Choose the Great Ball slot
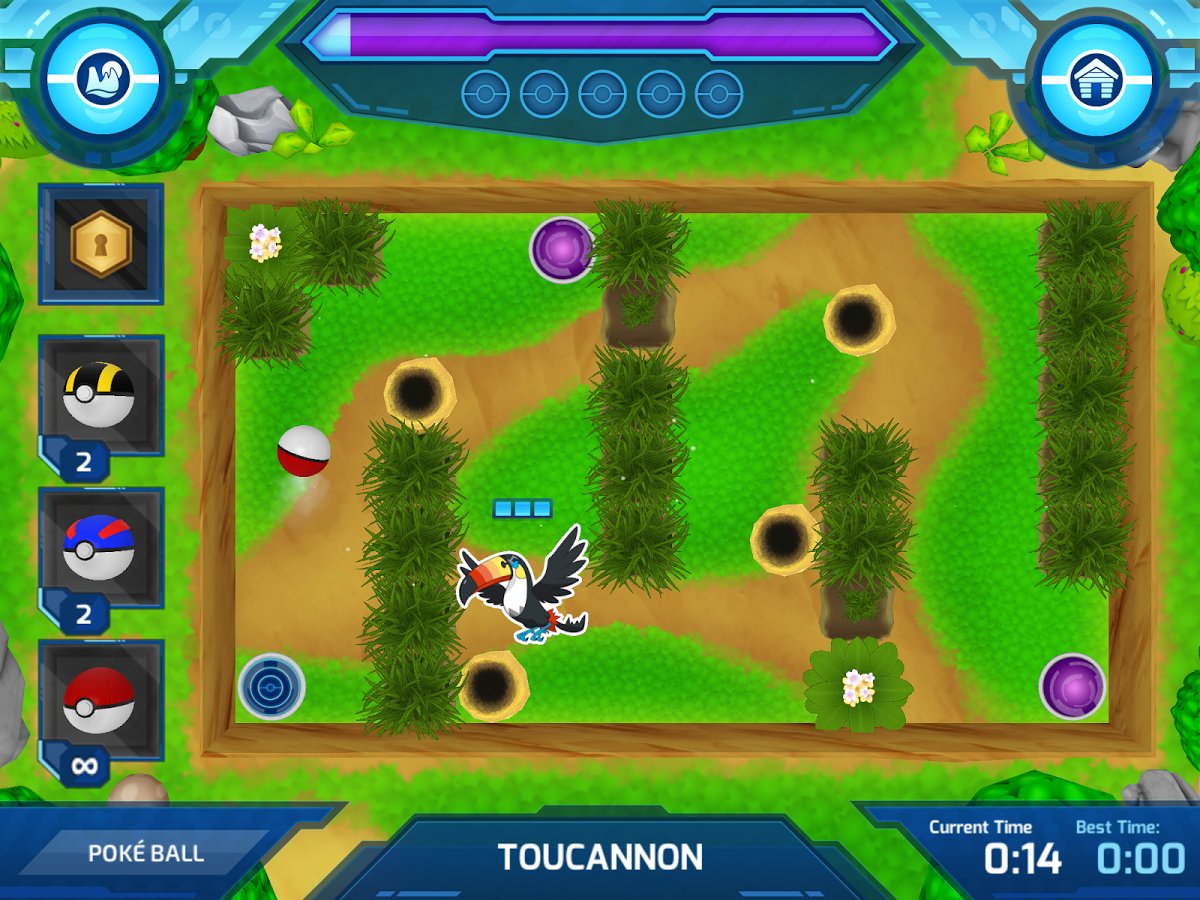This screenshot has height=900, width=1200. pos(100,548)
